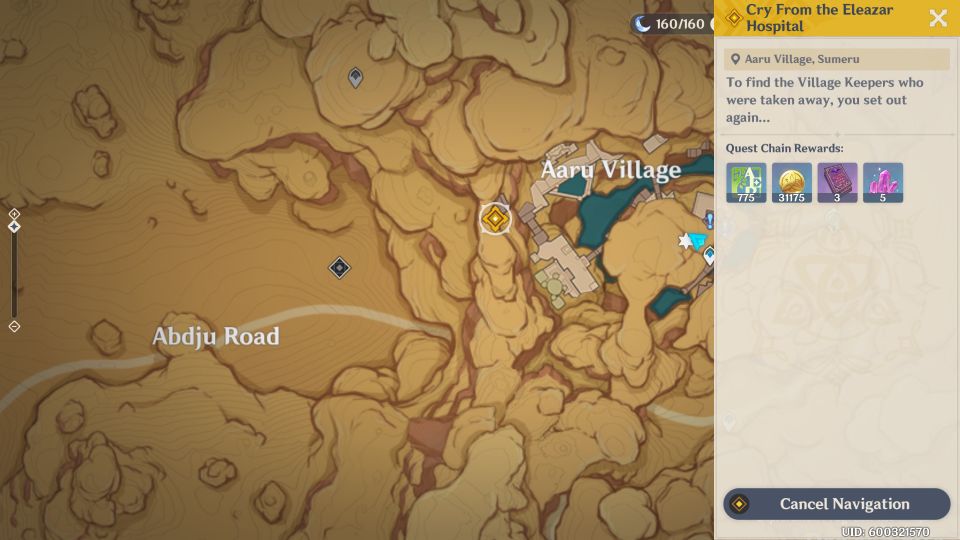Click the player position arrow on the map

tap(697, 241)
